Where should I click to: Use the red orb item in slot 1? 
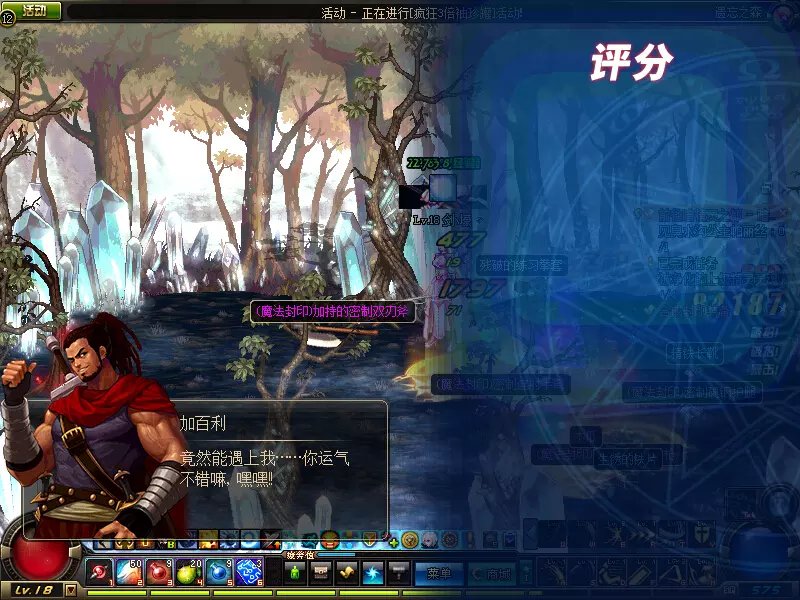[100, 572]
